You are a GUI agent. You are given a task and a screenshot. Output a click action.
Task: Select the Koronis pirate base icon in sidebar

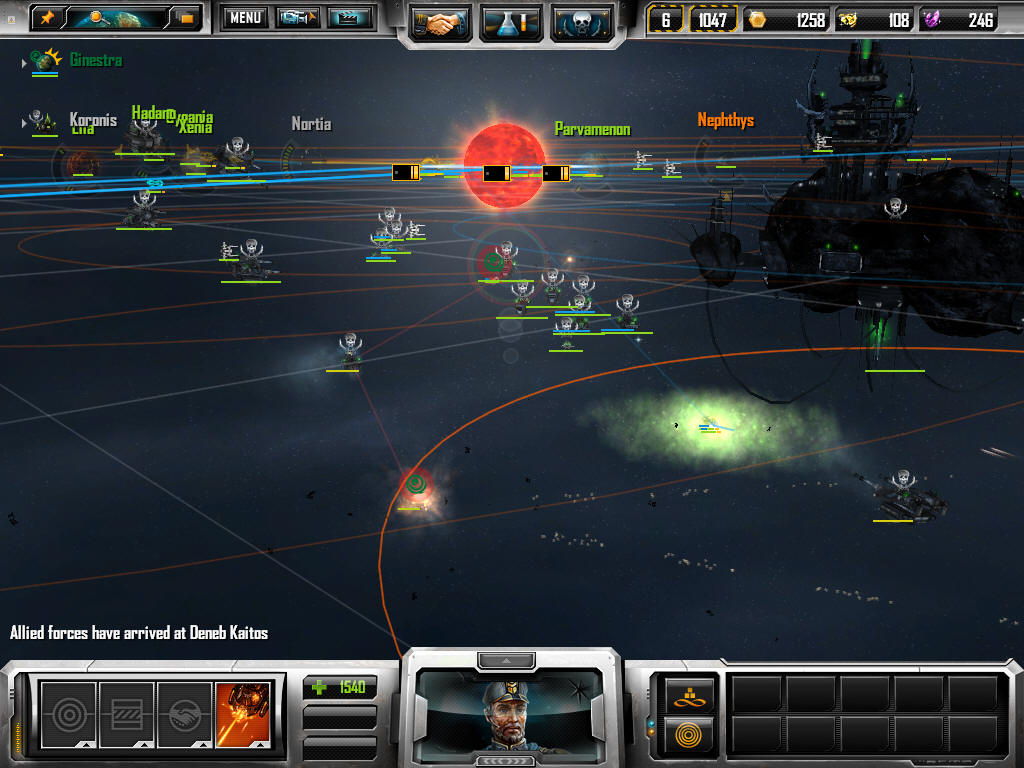tap(42, 122)
